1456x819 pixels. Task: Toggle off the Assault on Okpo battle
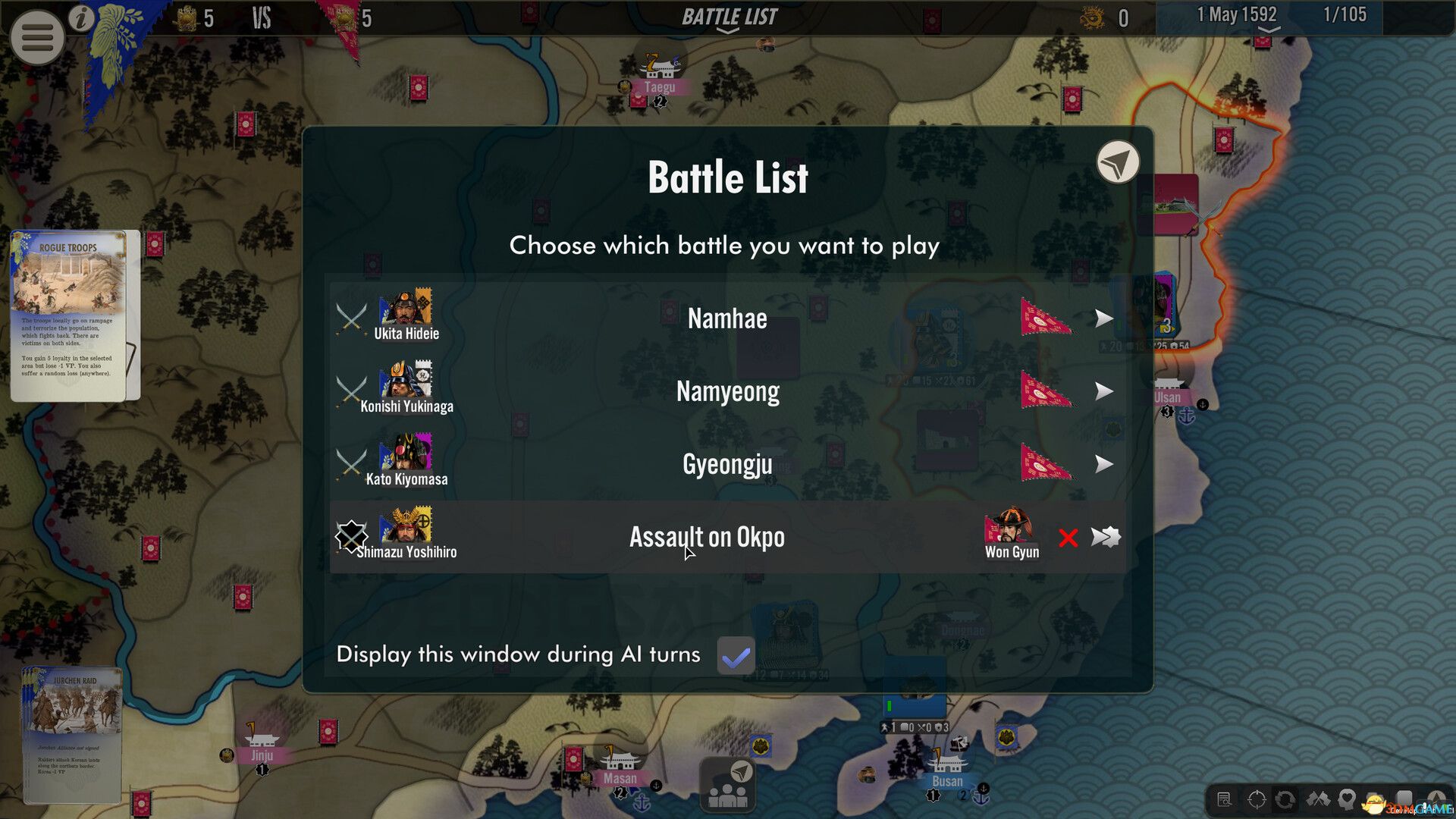coord(351,536)
